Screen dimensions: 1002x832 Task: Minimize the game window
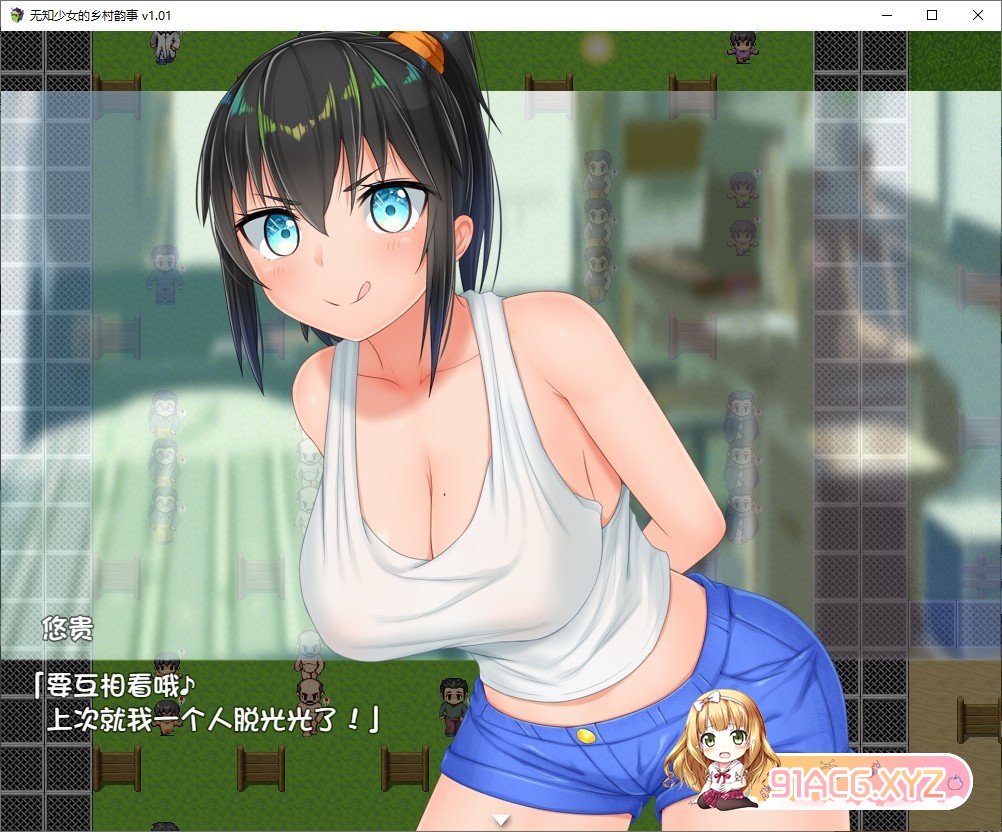pos(886,15)
